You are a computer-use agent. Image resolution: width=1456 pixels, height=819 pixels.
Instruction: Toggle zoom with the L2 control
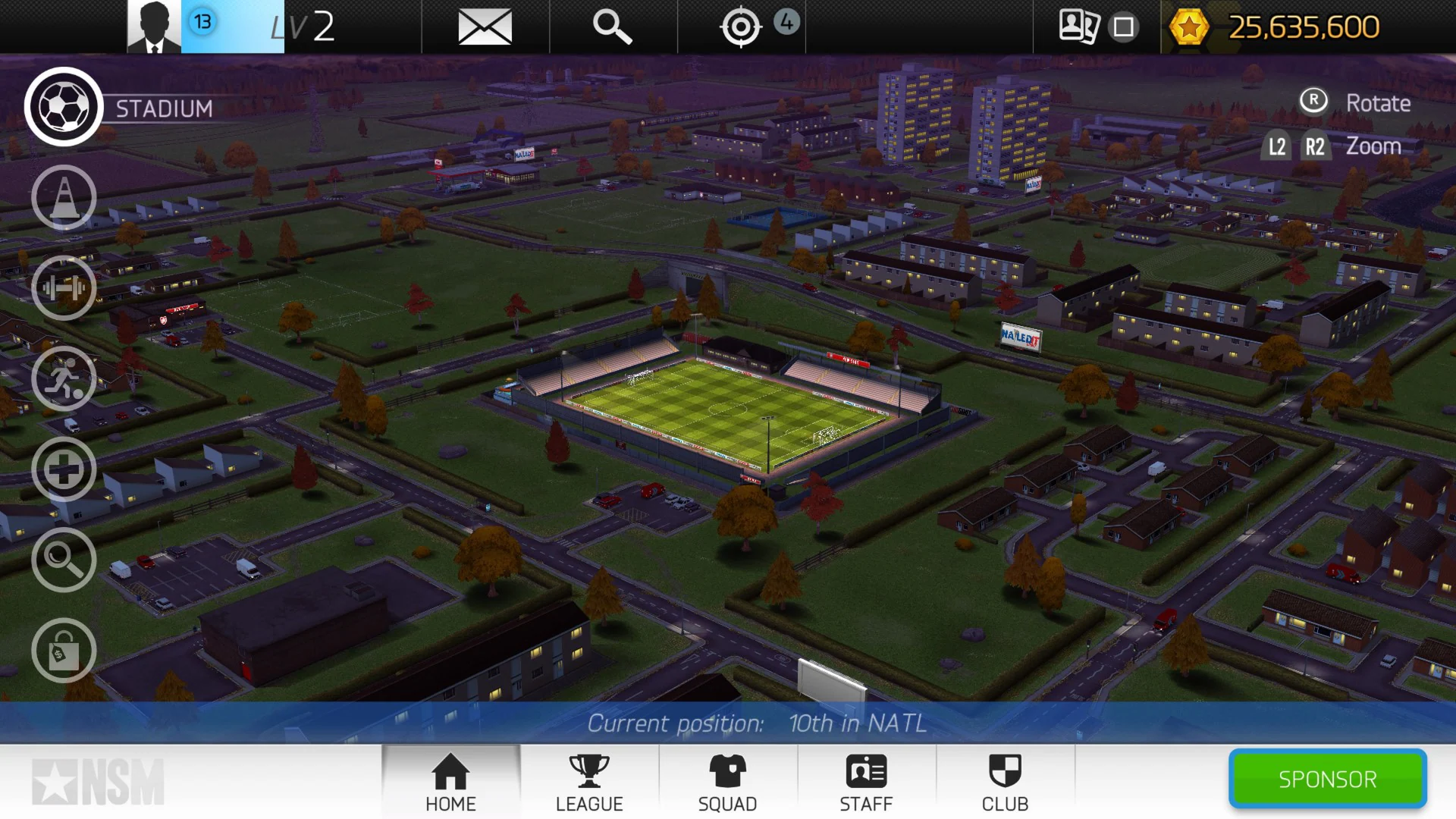(1276, 146)
